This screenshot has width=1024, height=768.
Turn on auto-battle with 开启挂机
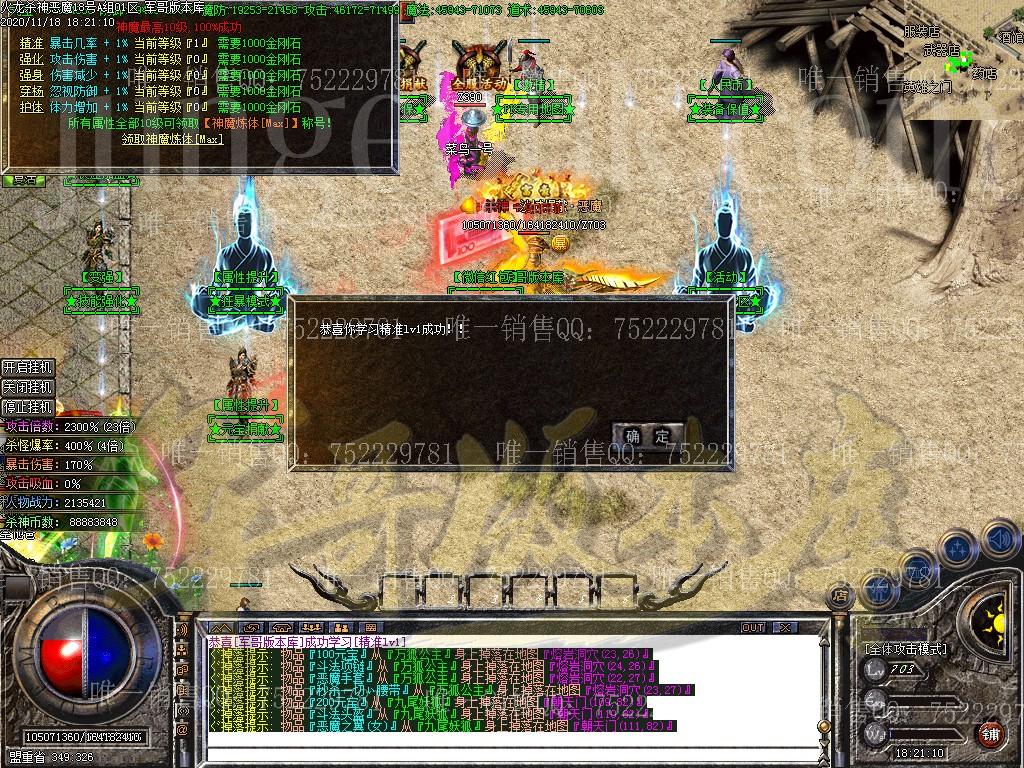[x=27, y=368]
